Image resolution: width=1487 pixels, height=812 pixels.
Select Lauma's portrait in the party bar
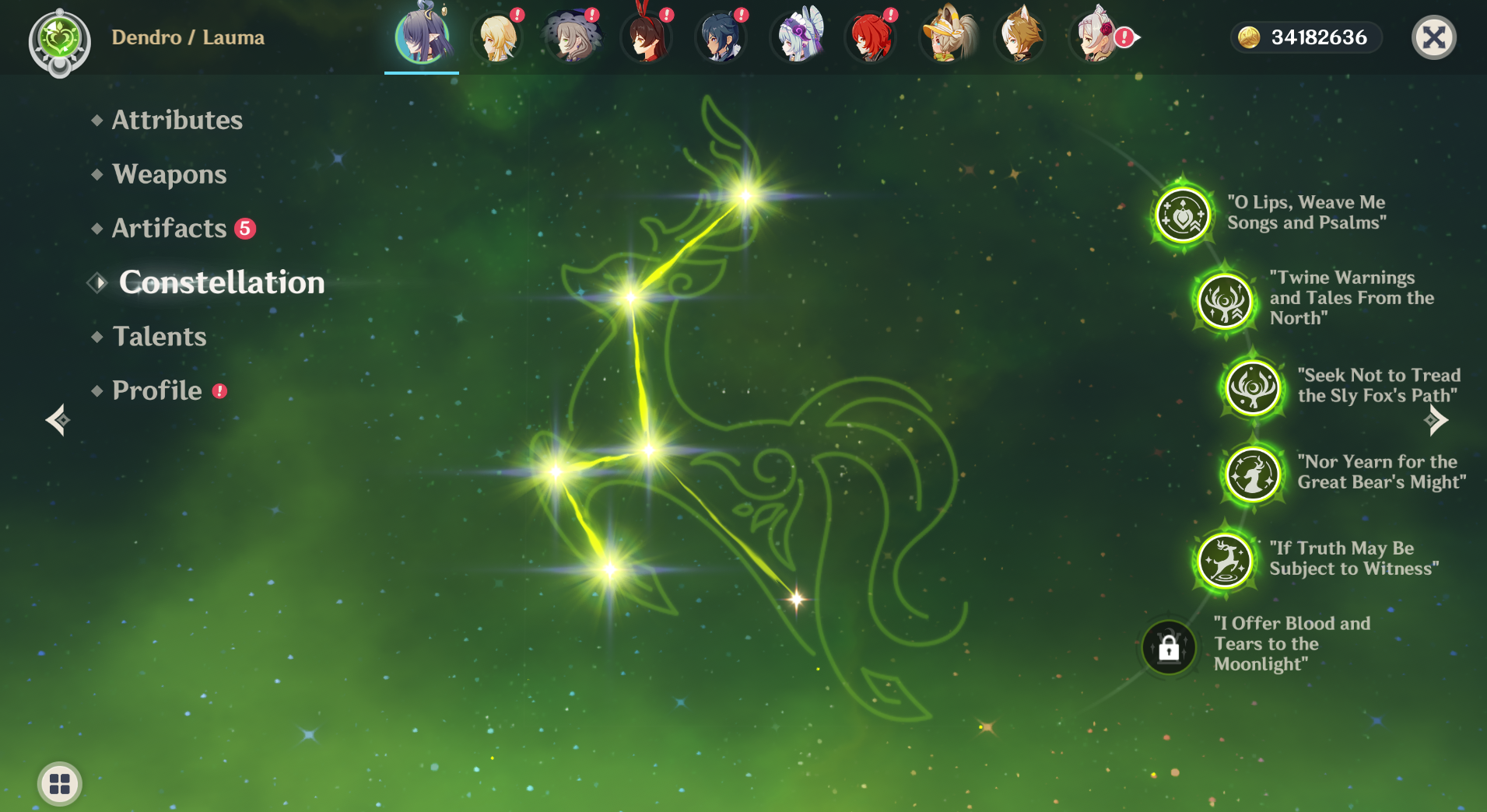422,37
